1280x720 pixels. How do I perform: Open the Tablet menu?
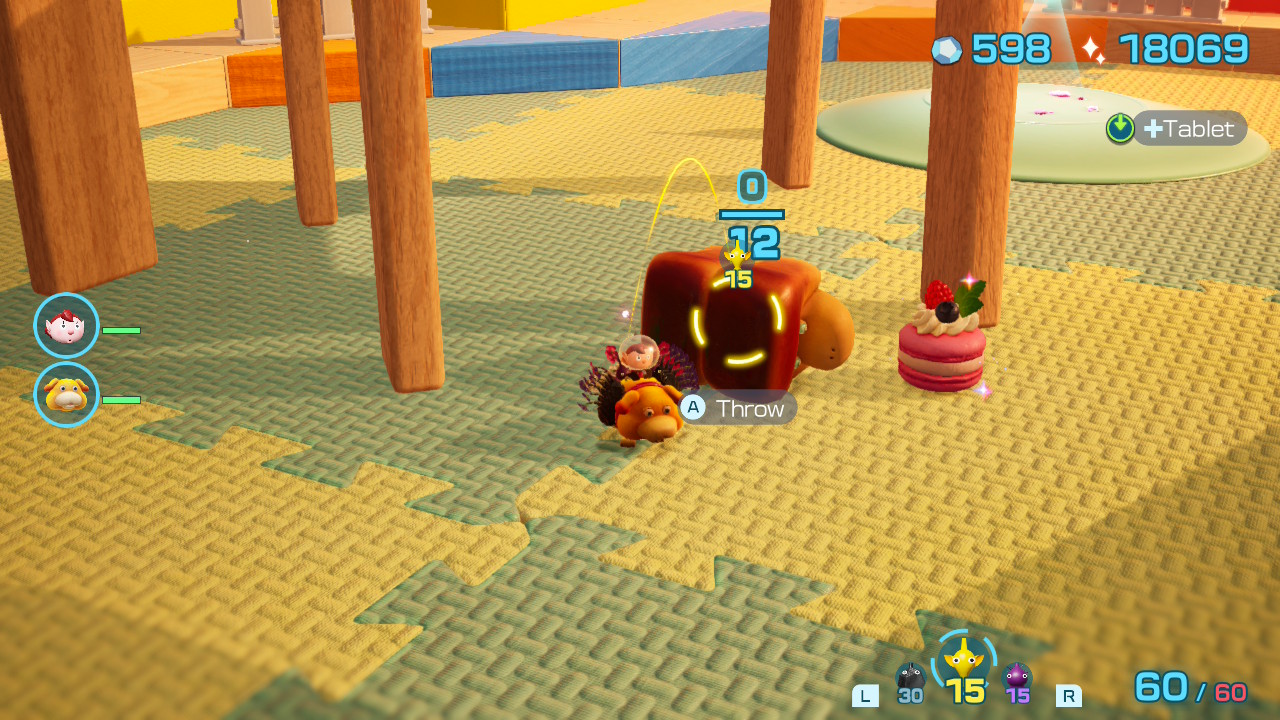(x=1189, y=128)
